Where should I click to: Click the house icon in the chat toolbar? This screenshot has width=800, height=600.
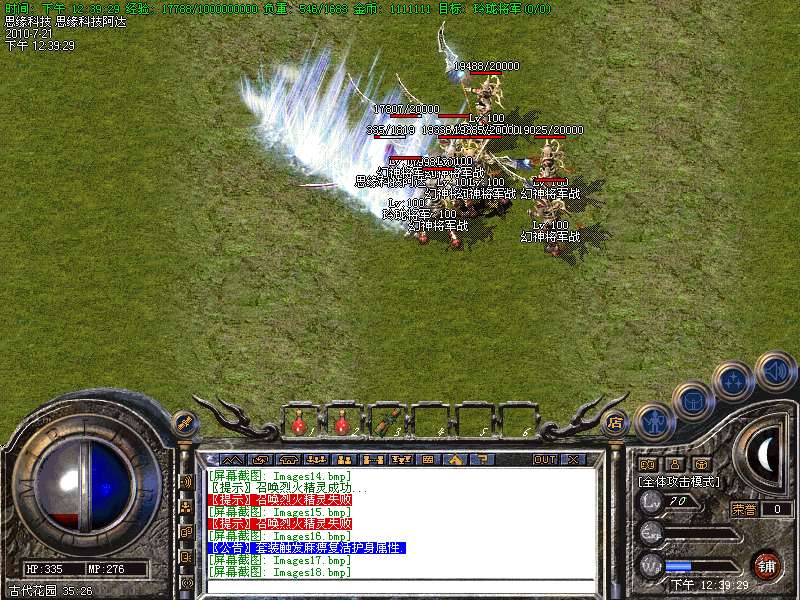(x=455, y=459)
